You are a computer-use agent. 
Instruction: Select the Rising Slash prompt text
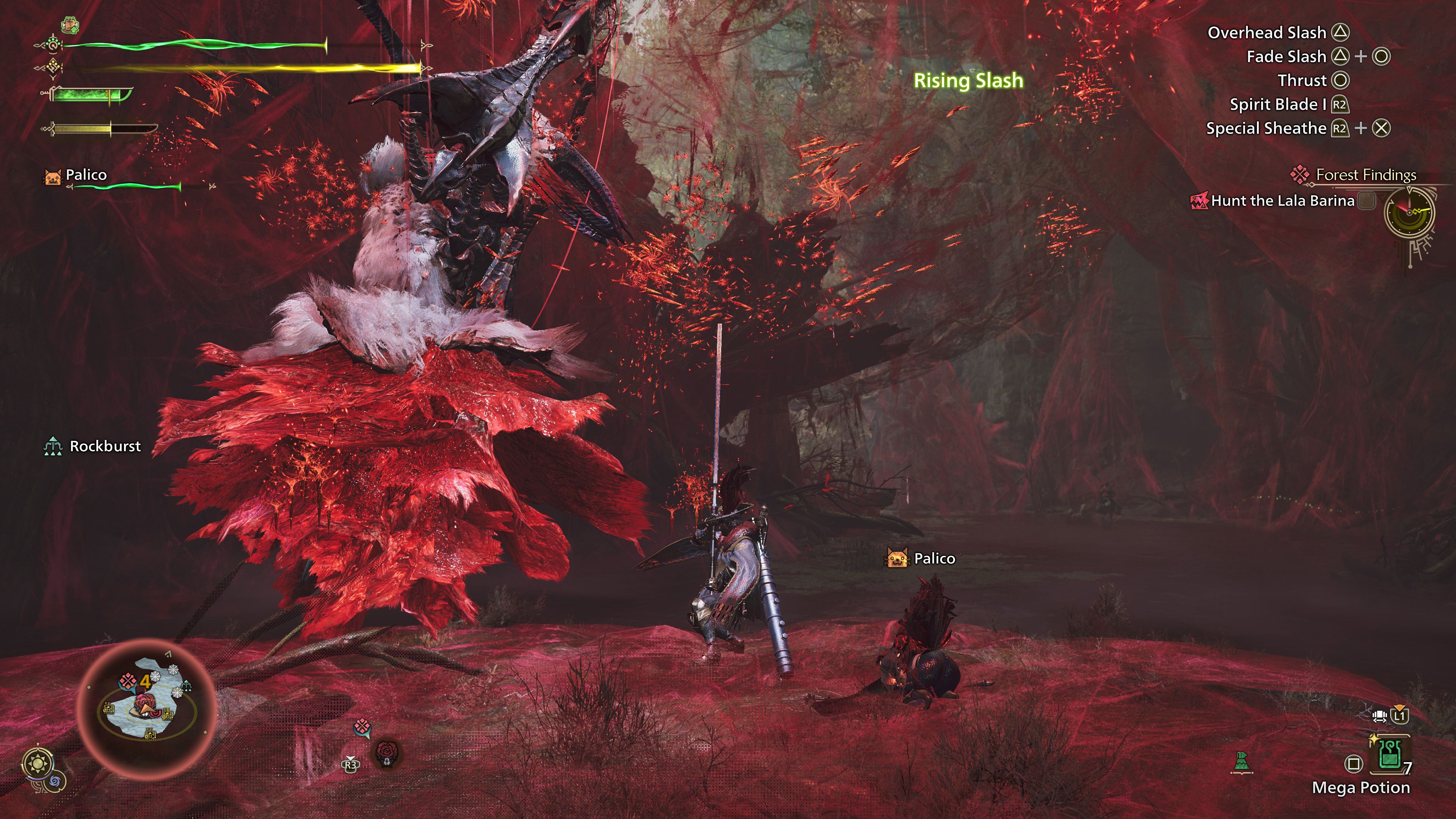969,81
